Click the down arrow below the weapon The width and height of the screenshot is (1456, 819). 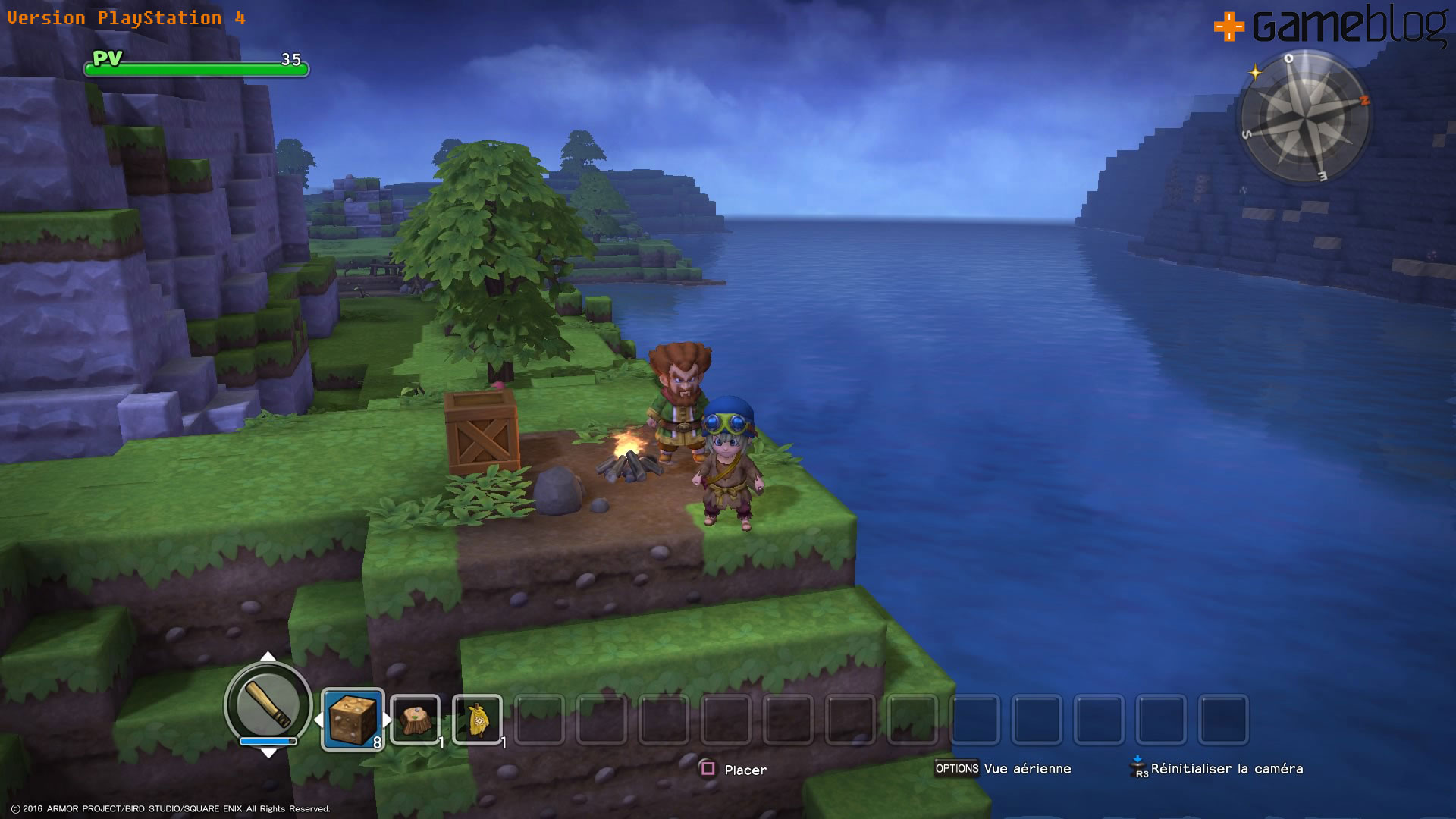tap(268, 752)
